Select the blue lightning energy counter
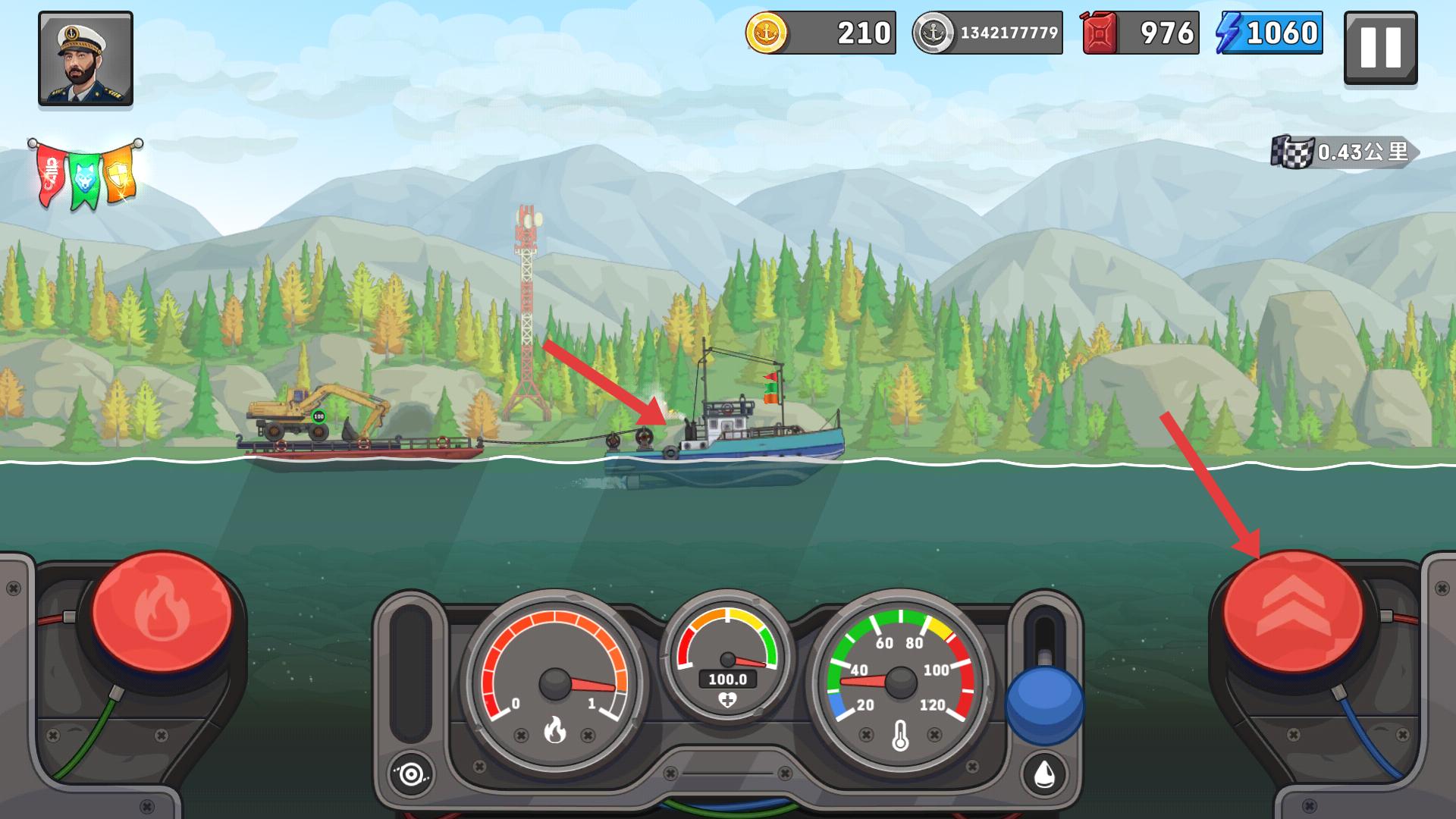 [x=1269, y=33]
